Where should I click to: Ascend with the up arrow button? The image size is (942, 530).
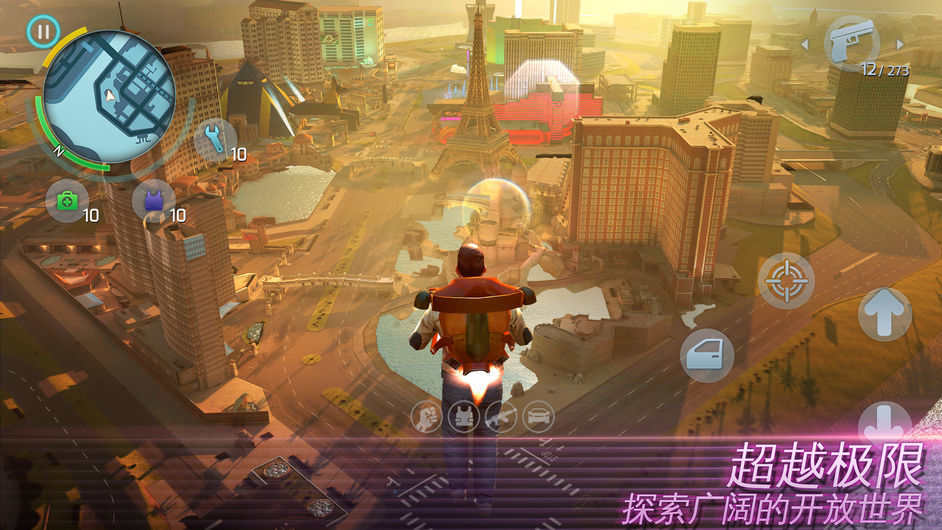click(885, 314)
